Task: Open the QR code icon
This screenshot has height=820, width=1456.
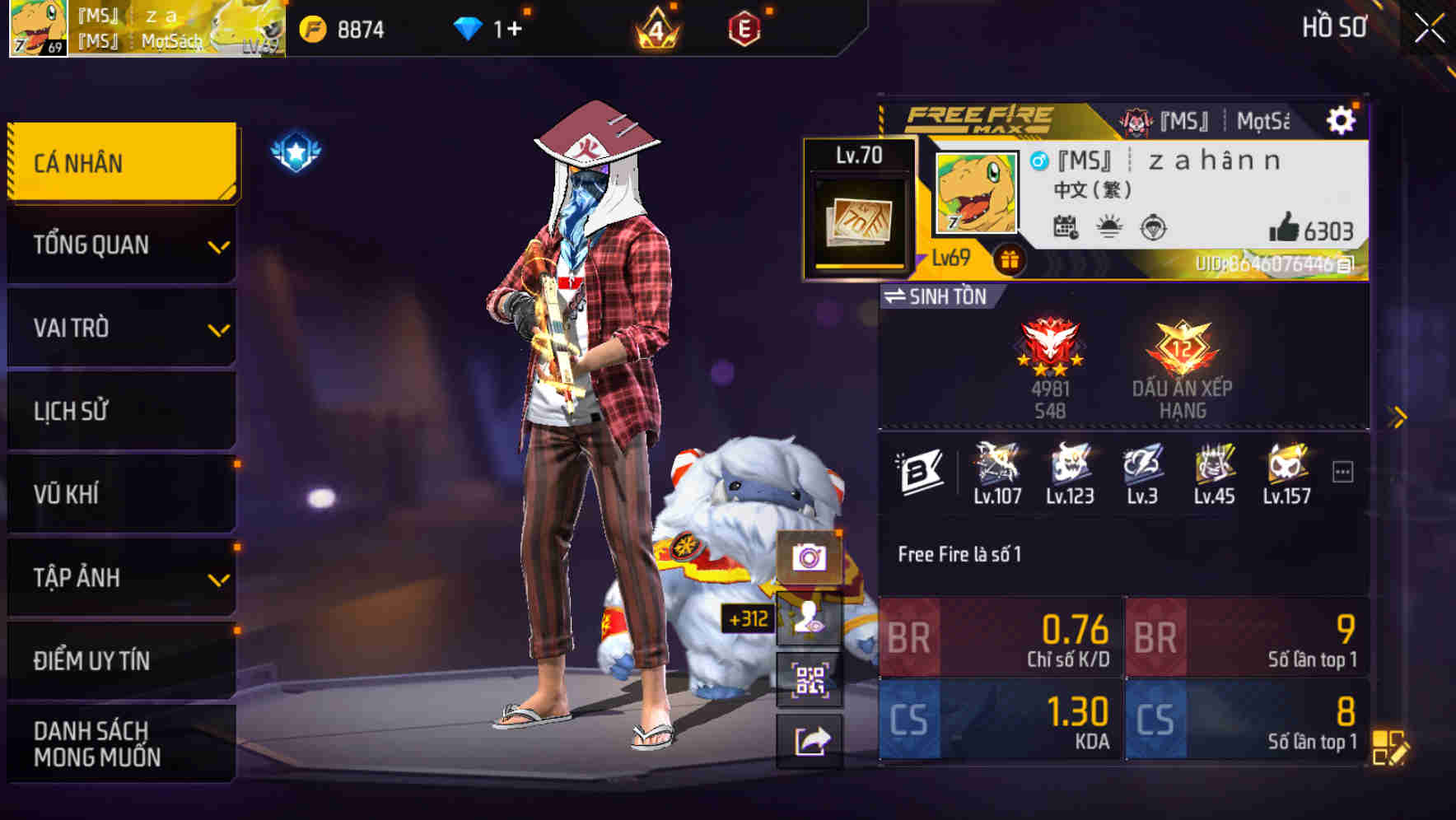Action: point(811,680)
